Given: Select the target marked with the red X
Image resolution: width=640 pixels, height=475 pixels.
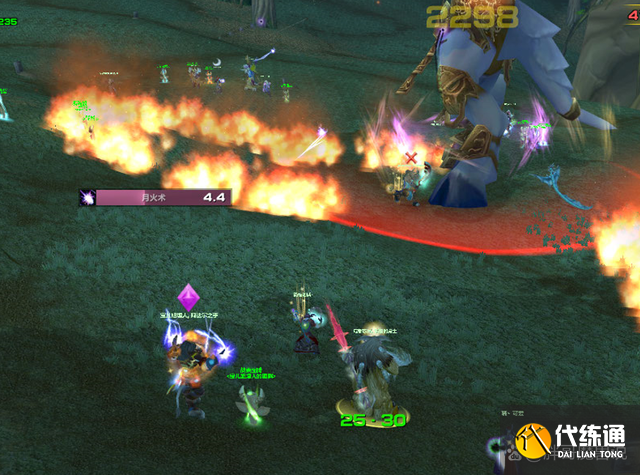Looking at the screenshot, I should click(408, 182).
